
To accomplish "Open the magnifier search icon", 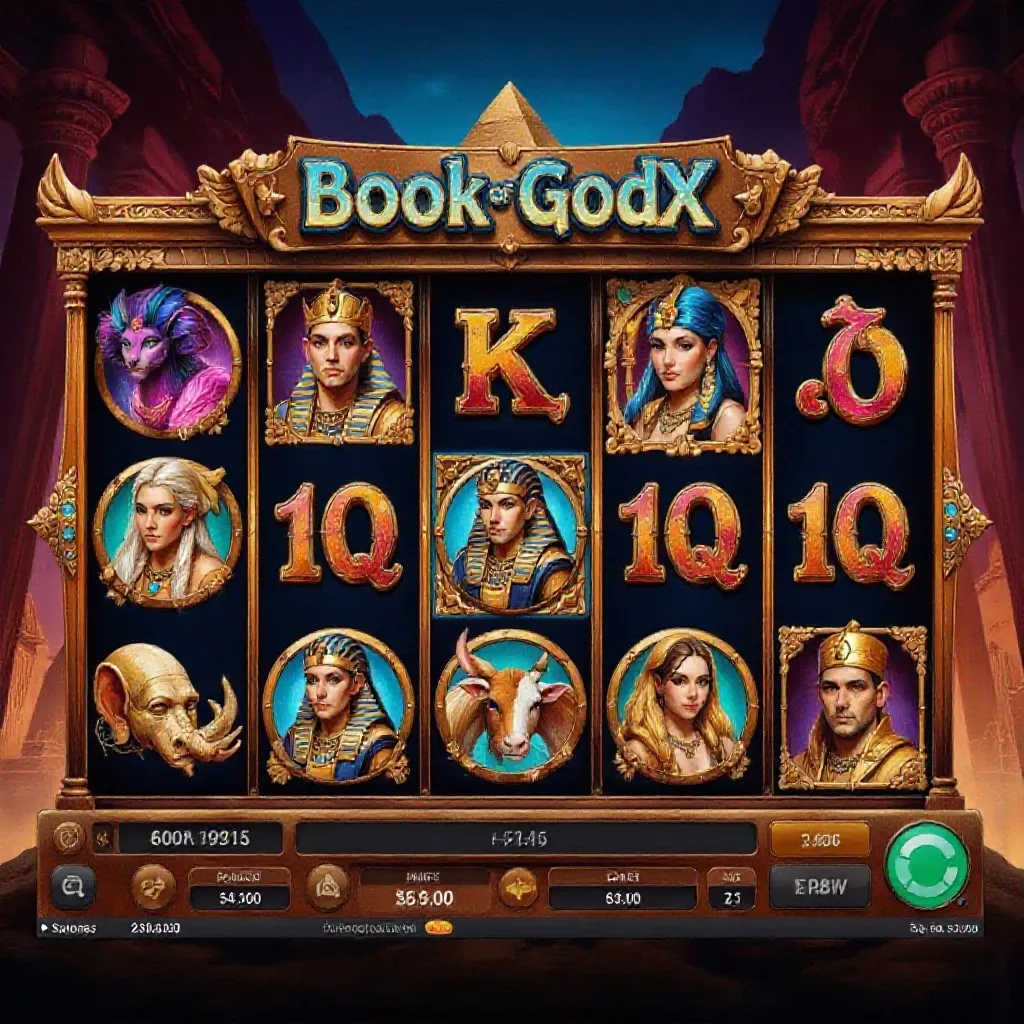I will pos(73,886).
